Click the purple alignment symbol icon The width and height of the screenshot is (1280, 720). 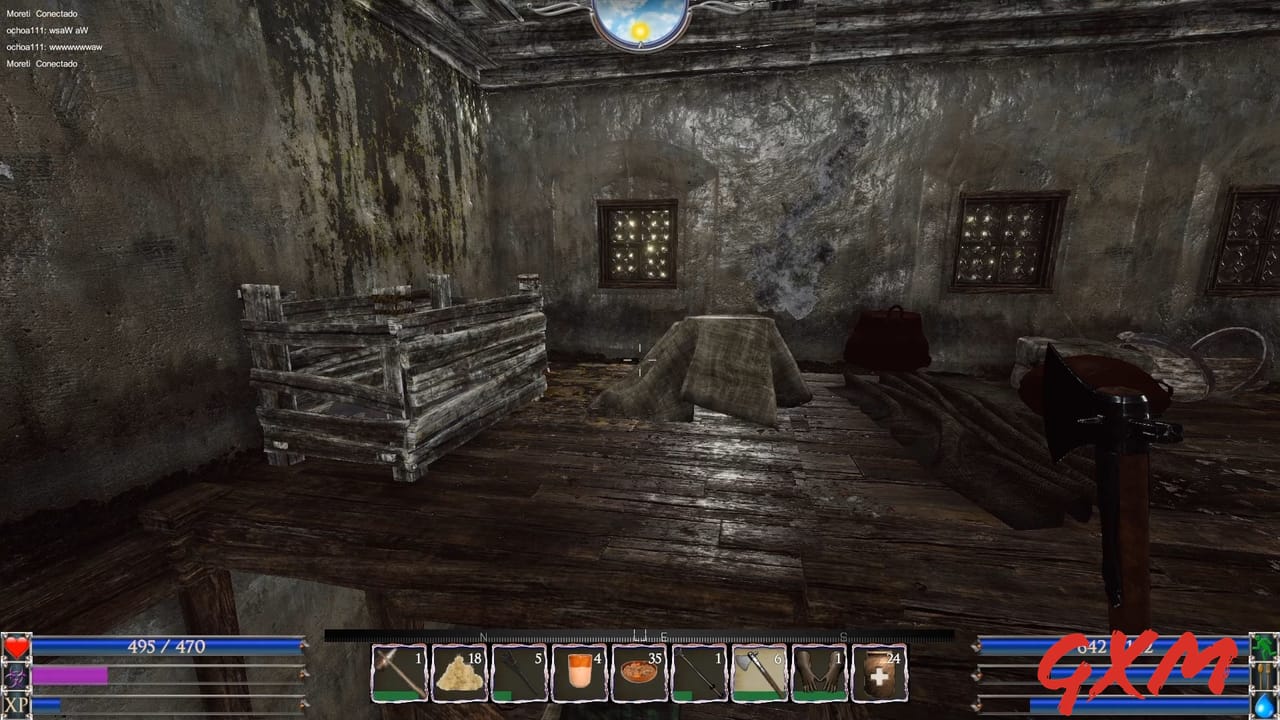[x=15, y=676]
